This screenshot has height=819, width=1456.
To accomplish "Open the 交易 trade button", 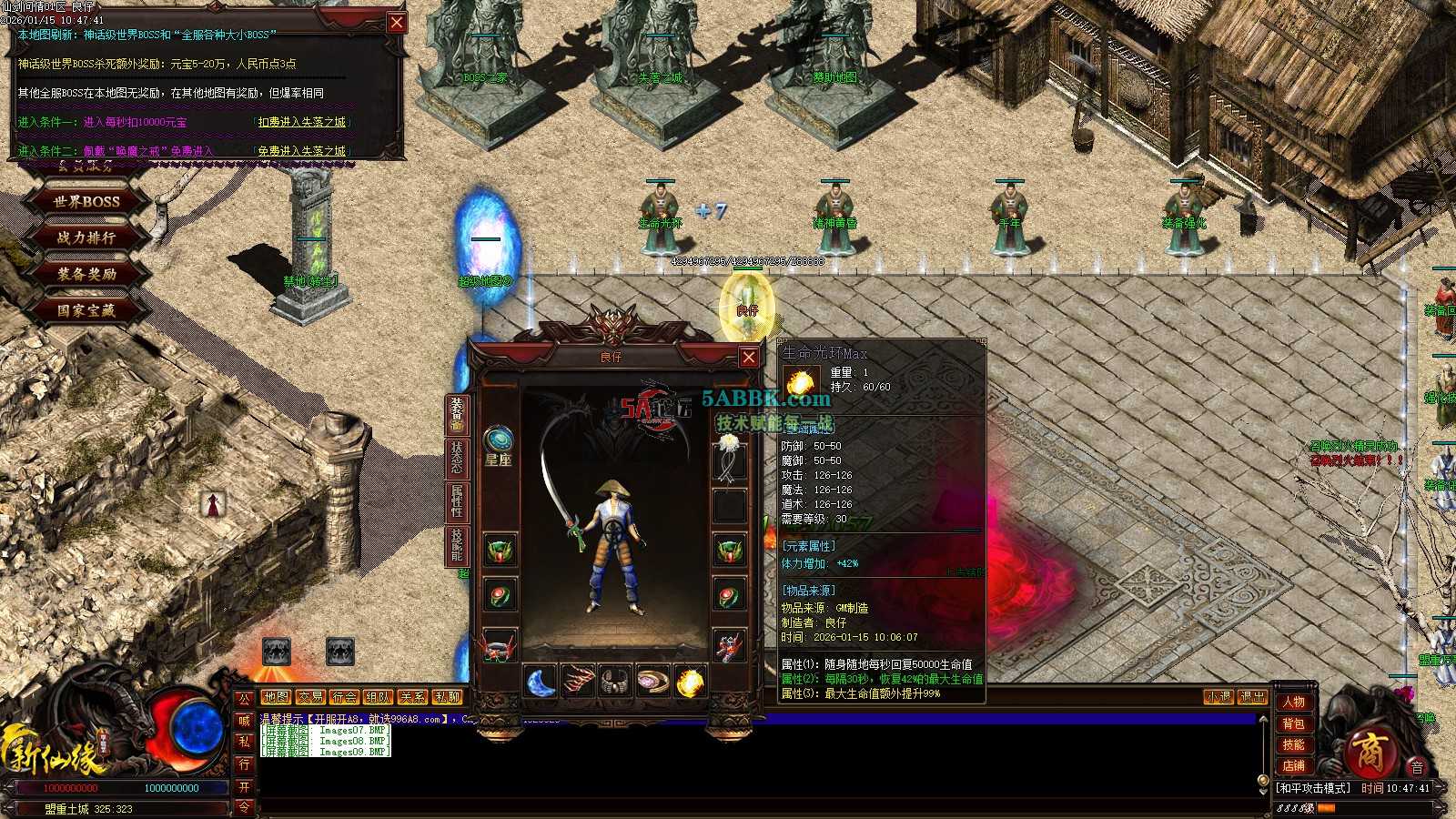I will click(310, 697).
